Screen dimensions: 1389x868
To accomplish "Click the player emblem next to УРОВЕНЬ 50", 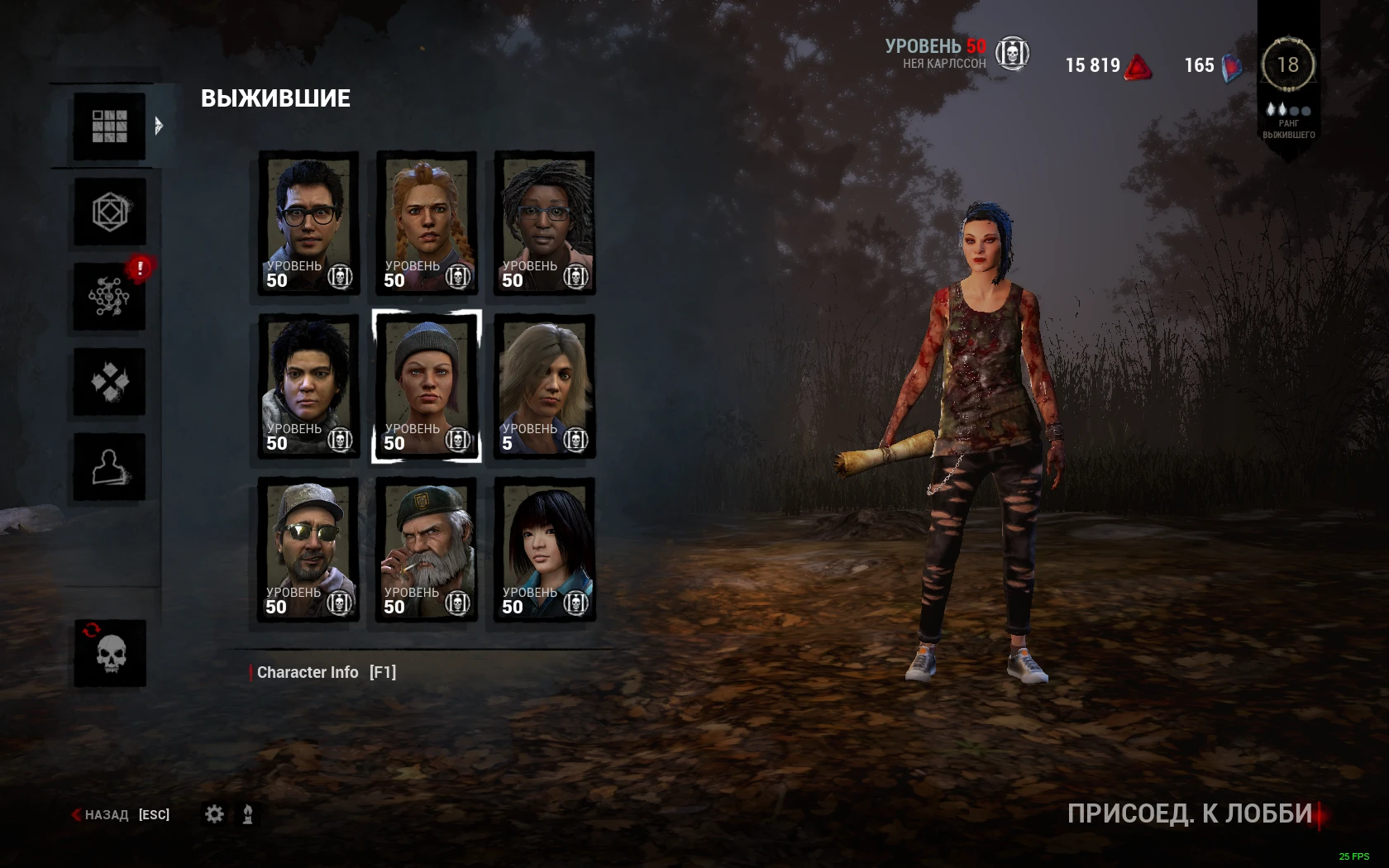I will click(1012, 53).
